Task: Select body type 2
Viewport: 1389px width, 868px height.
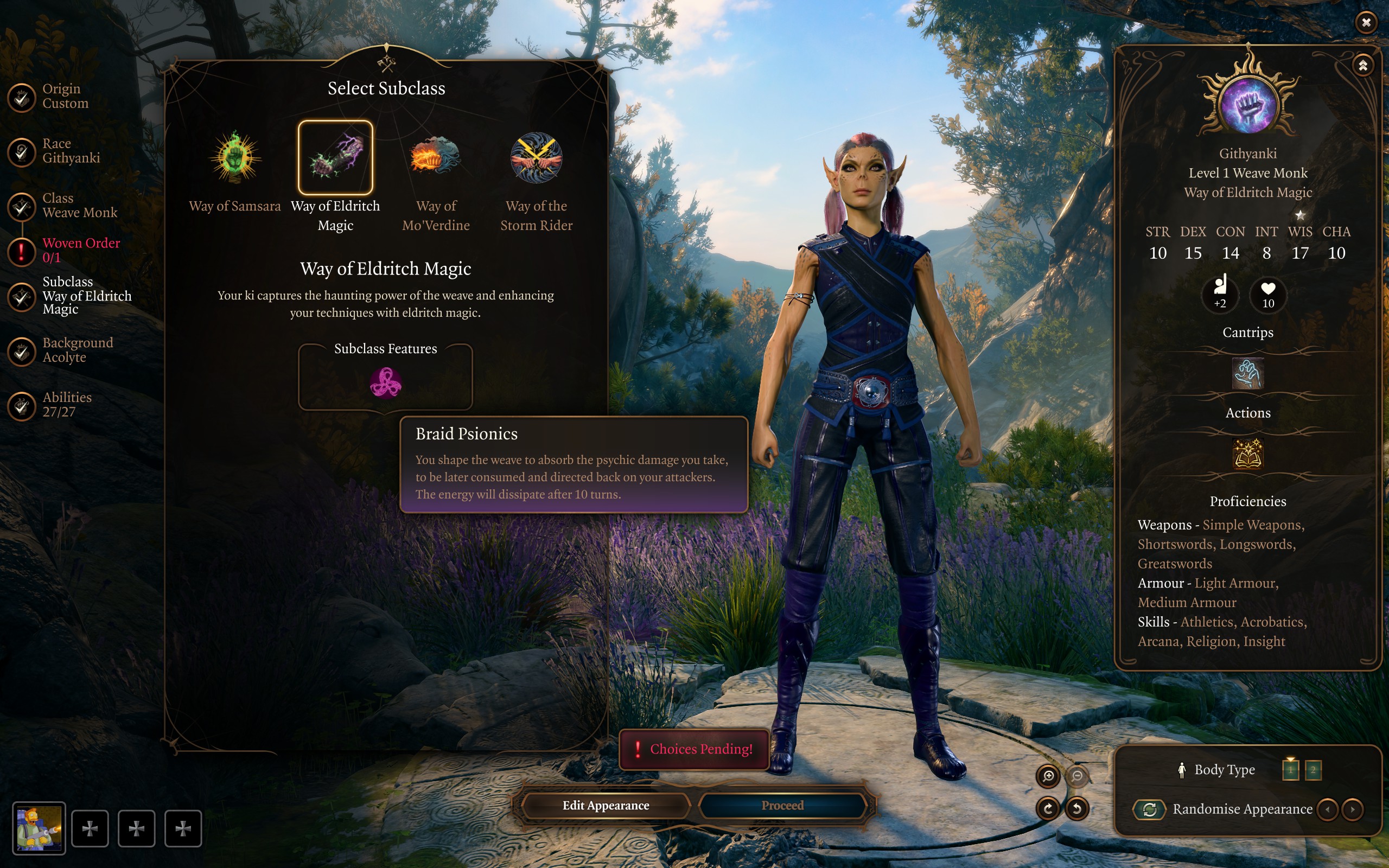Action: (1312, 770)
